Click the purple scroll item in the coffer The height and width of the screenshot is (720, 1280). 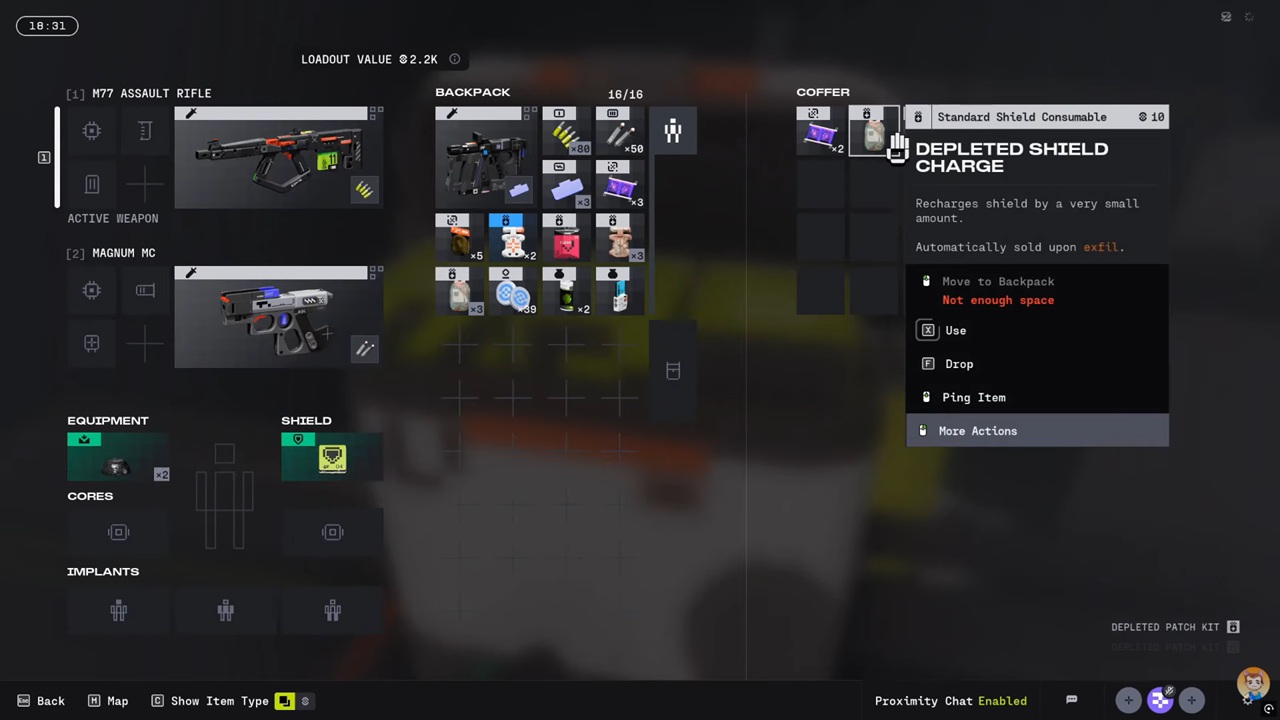(821, 131)
